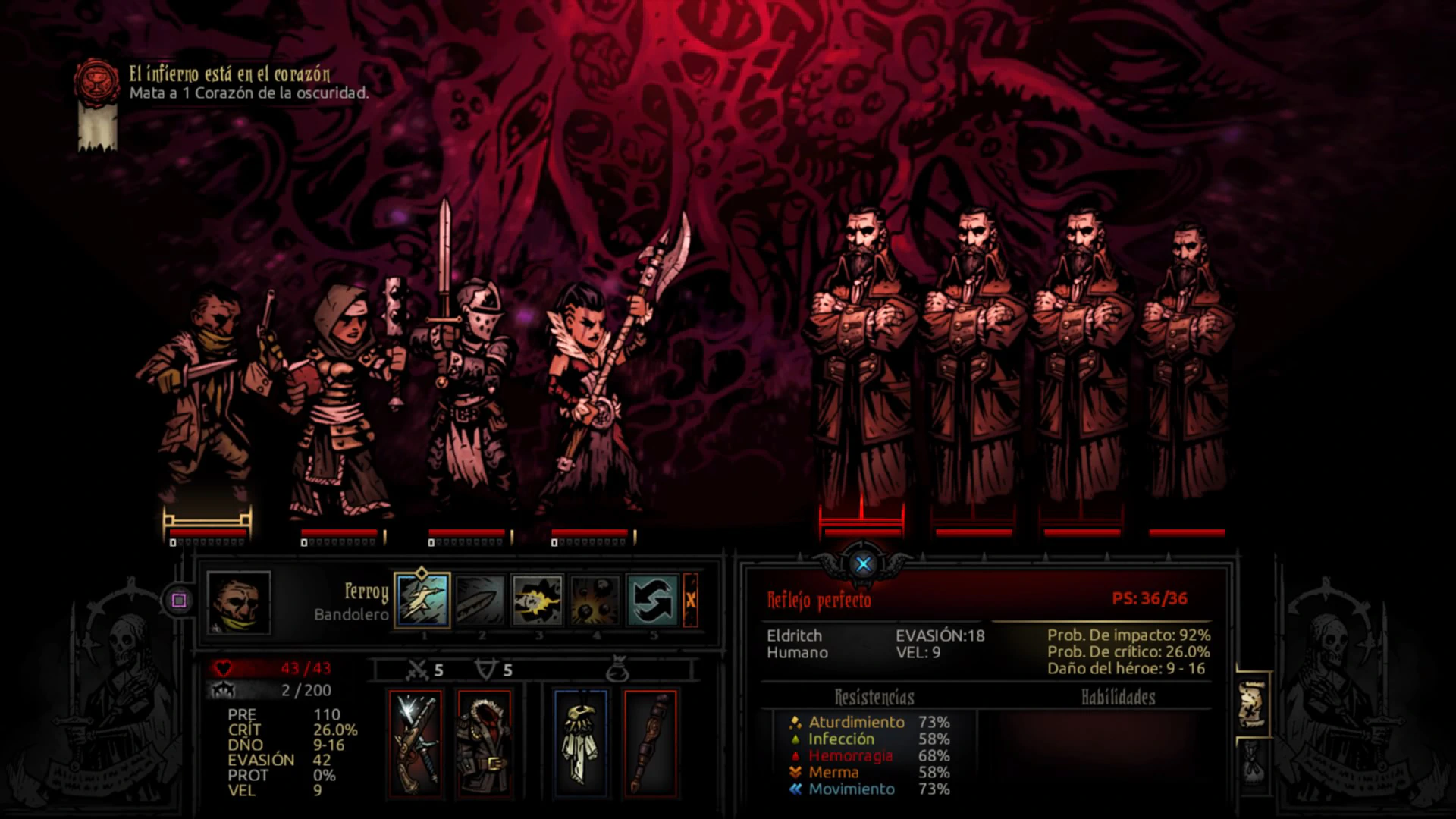
Task: Select the carved wooden staff trinket
Action: click(x=650, y=743)
